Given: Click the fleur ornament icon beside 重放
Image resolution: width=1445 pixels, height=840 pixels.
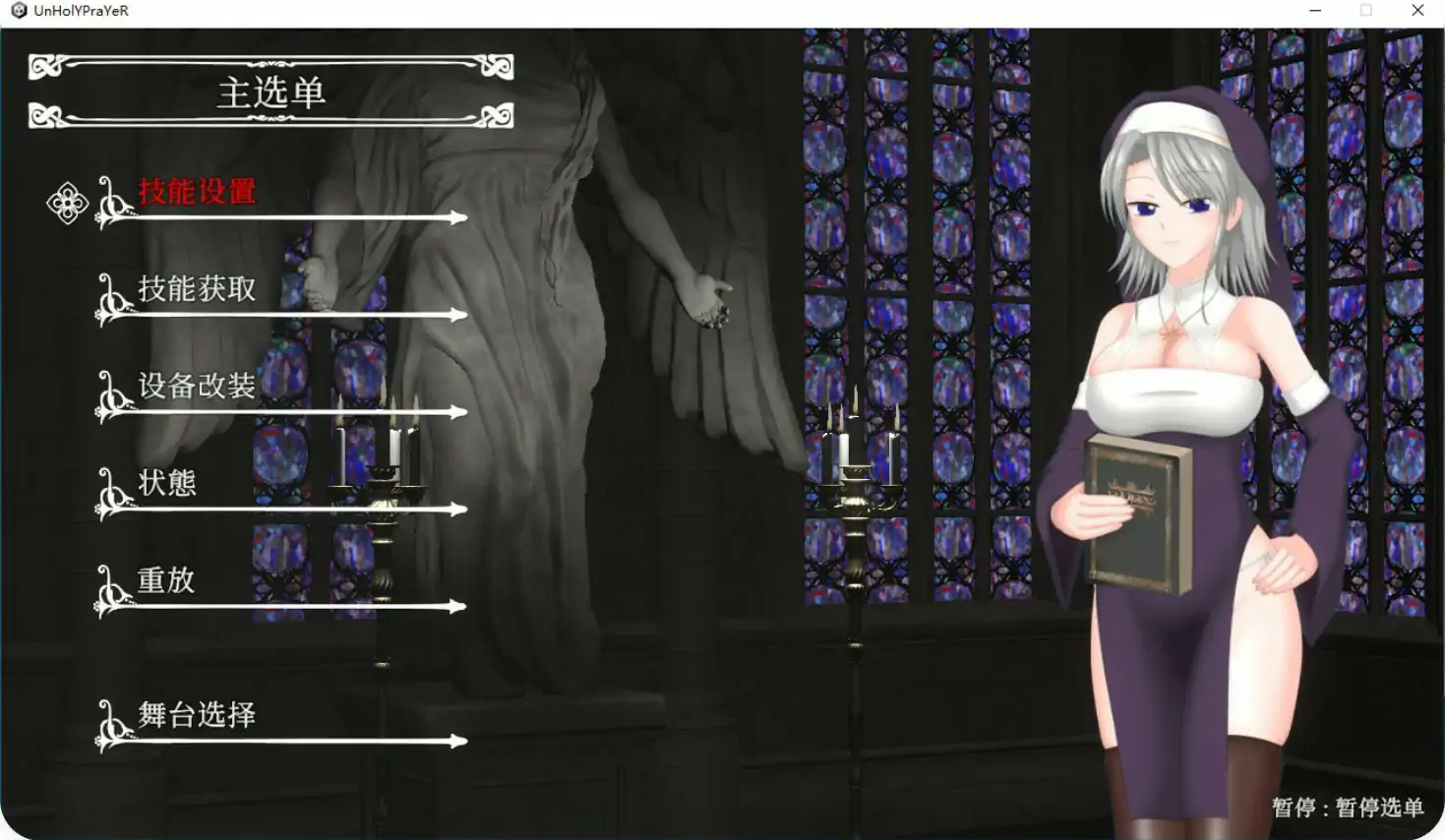Looking at the screenshot, I should click(108, 590).
